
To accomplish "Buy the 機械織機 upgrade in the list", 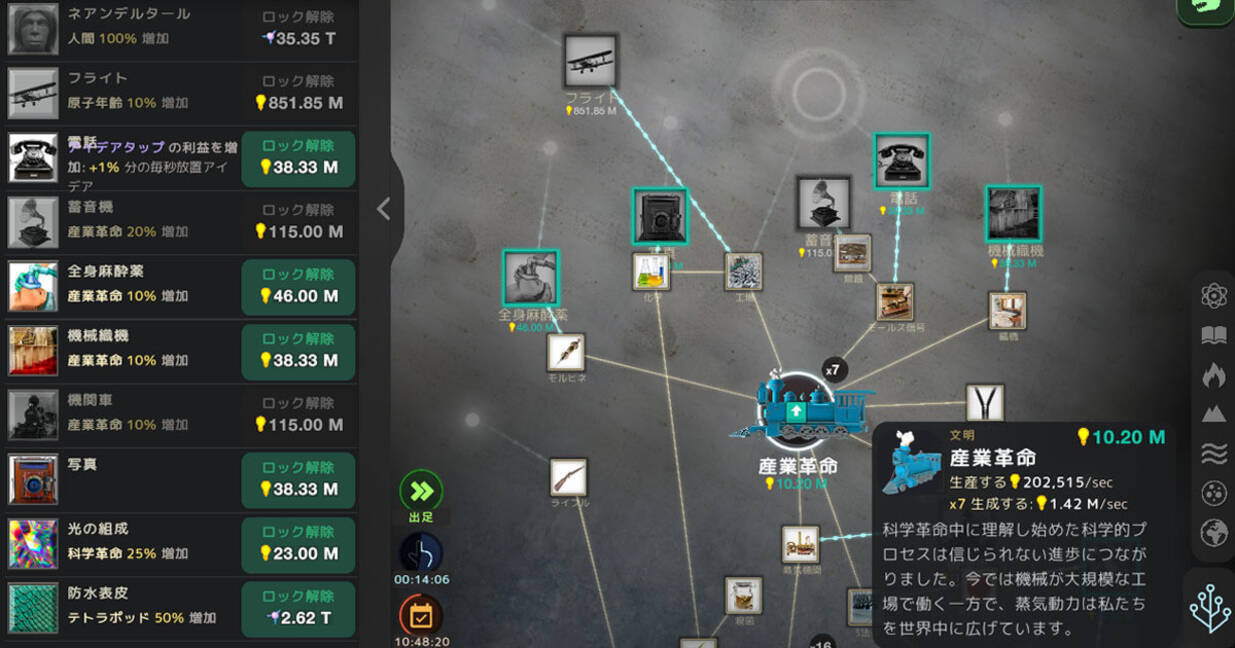I will [298, 351].
